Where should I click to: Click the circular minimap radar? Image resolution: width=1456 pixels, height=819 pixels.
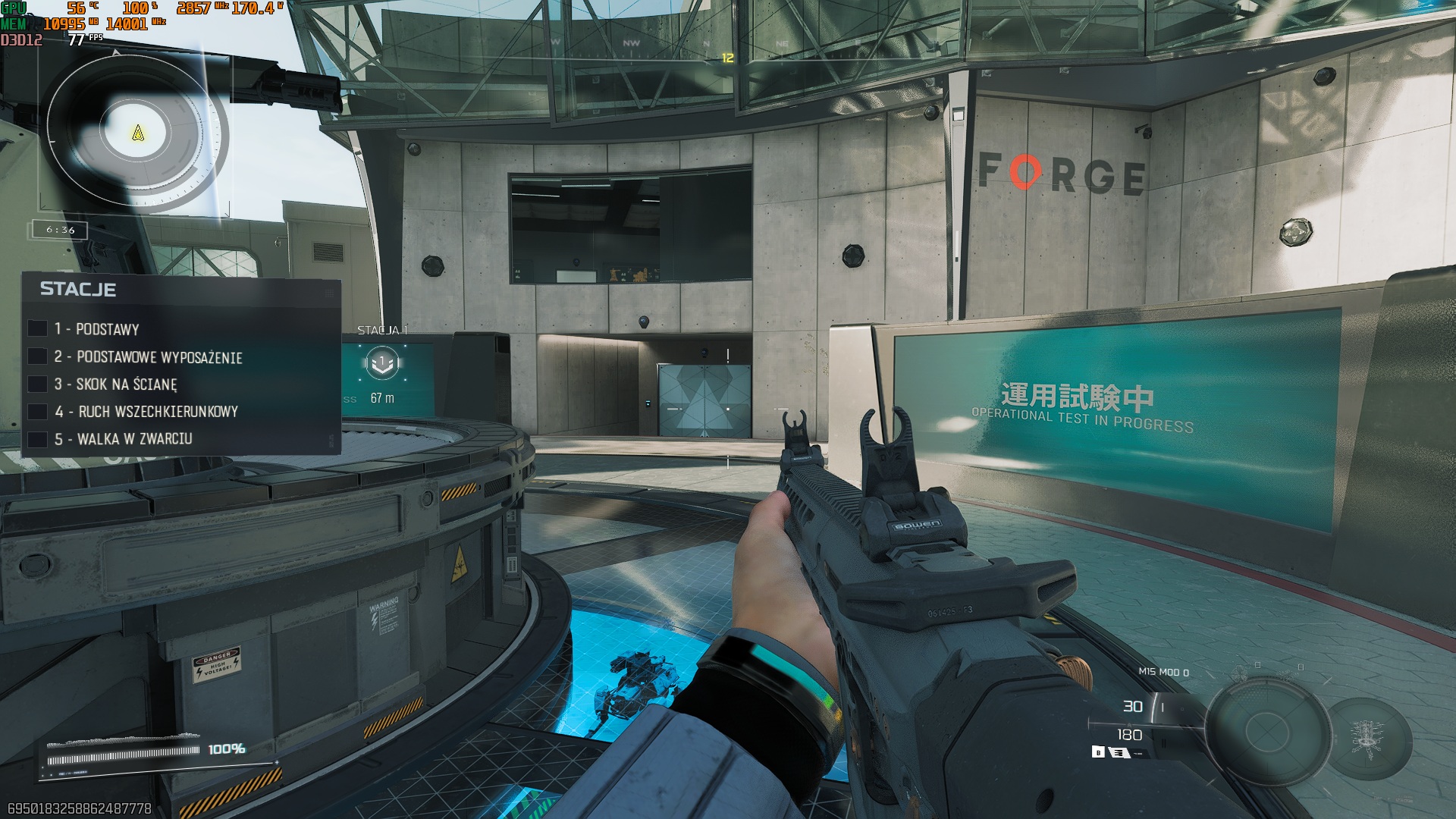[137, 133]
